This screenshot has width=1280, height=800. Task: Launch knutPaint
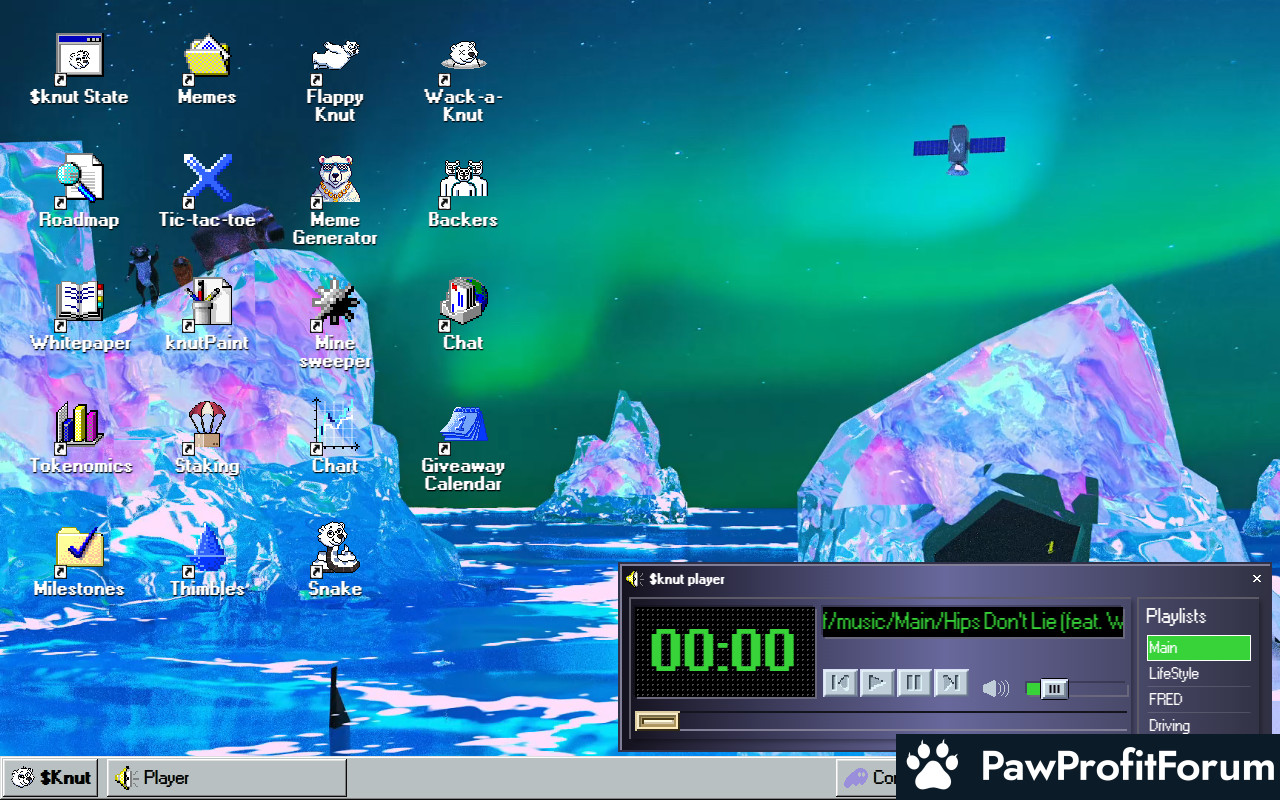pos(207,304)
